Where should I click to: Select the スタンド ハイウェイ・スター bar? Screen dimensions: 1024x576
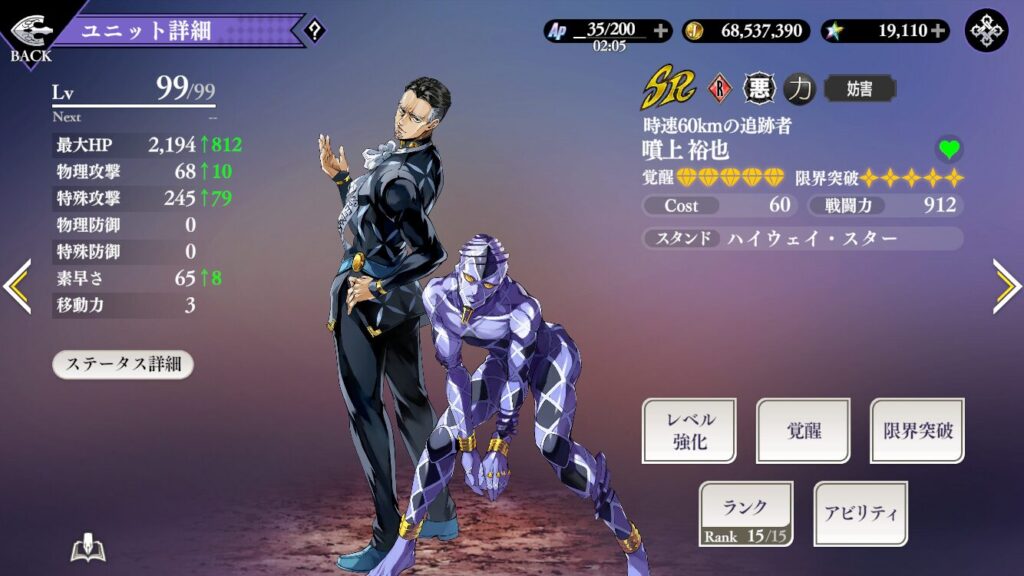coord(802,238)
